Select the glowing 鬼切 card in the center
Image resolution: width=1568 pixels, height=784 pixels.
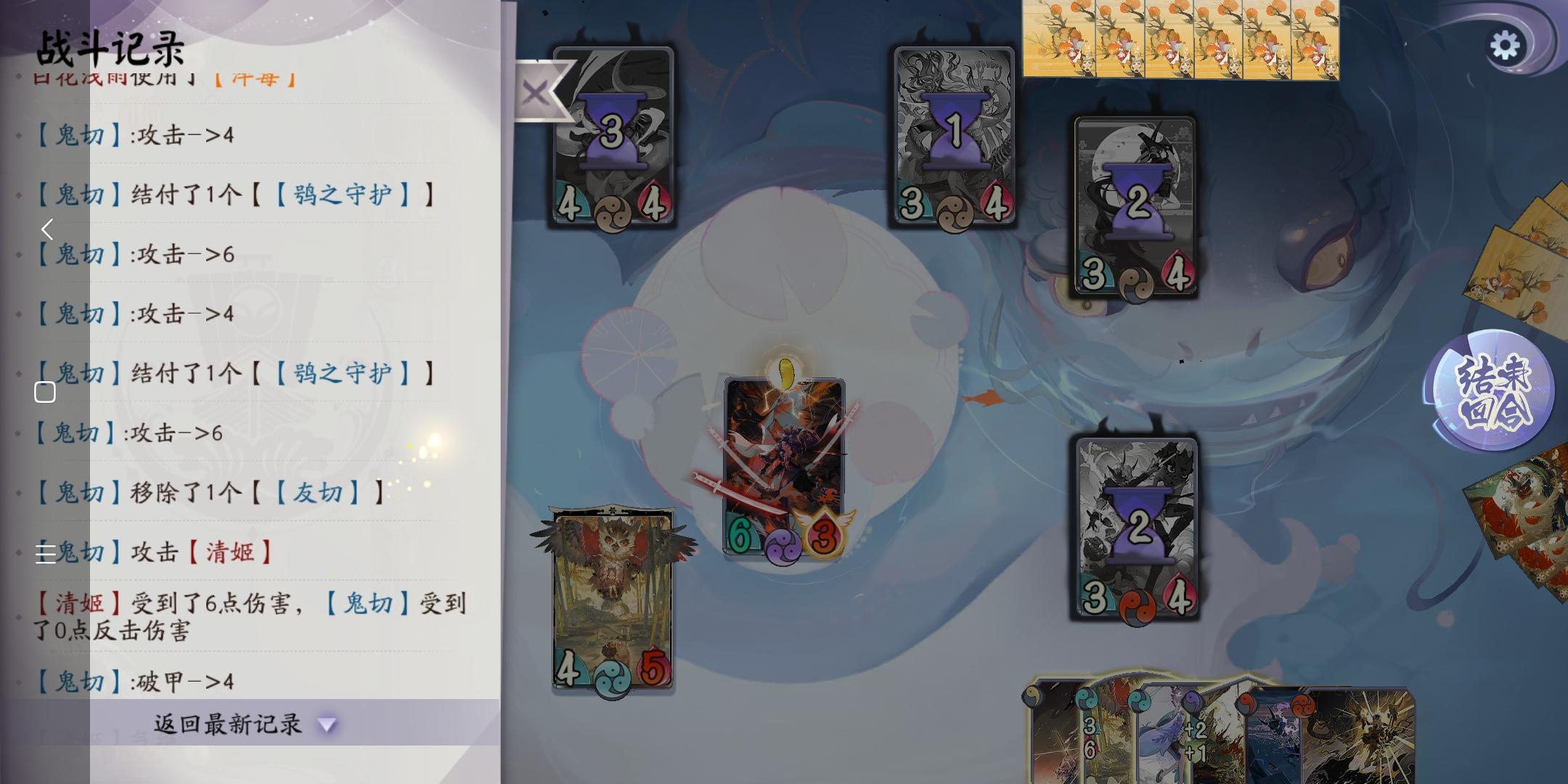[785, 465]
